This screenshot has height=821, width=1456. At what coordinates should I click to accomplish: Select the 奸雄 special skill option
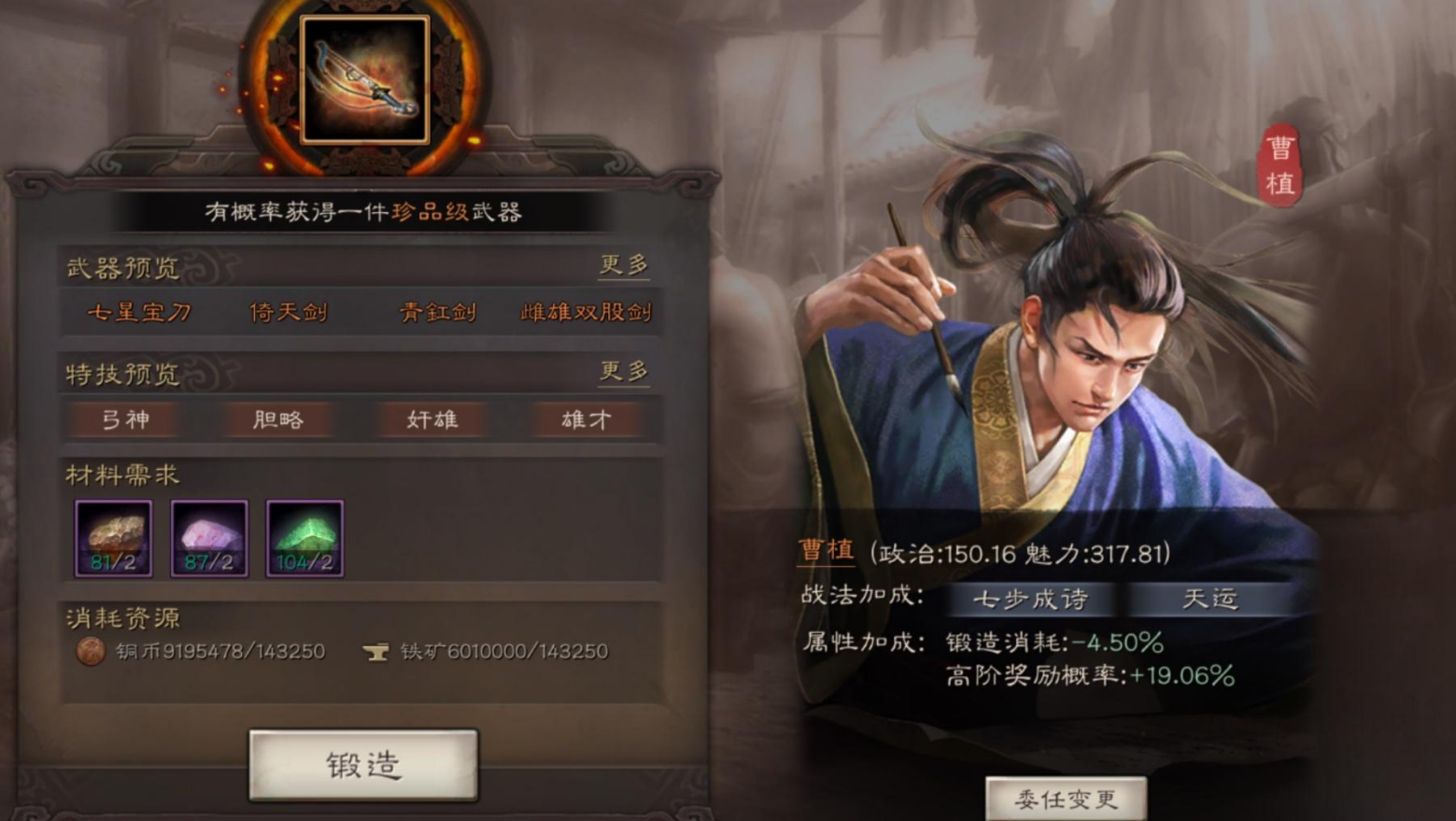pos(433,420)
